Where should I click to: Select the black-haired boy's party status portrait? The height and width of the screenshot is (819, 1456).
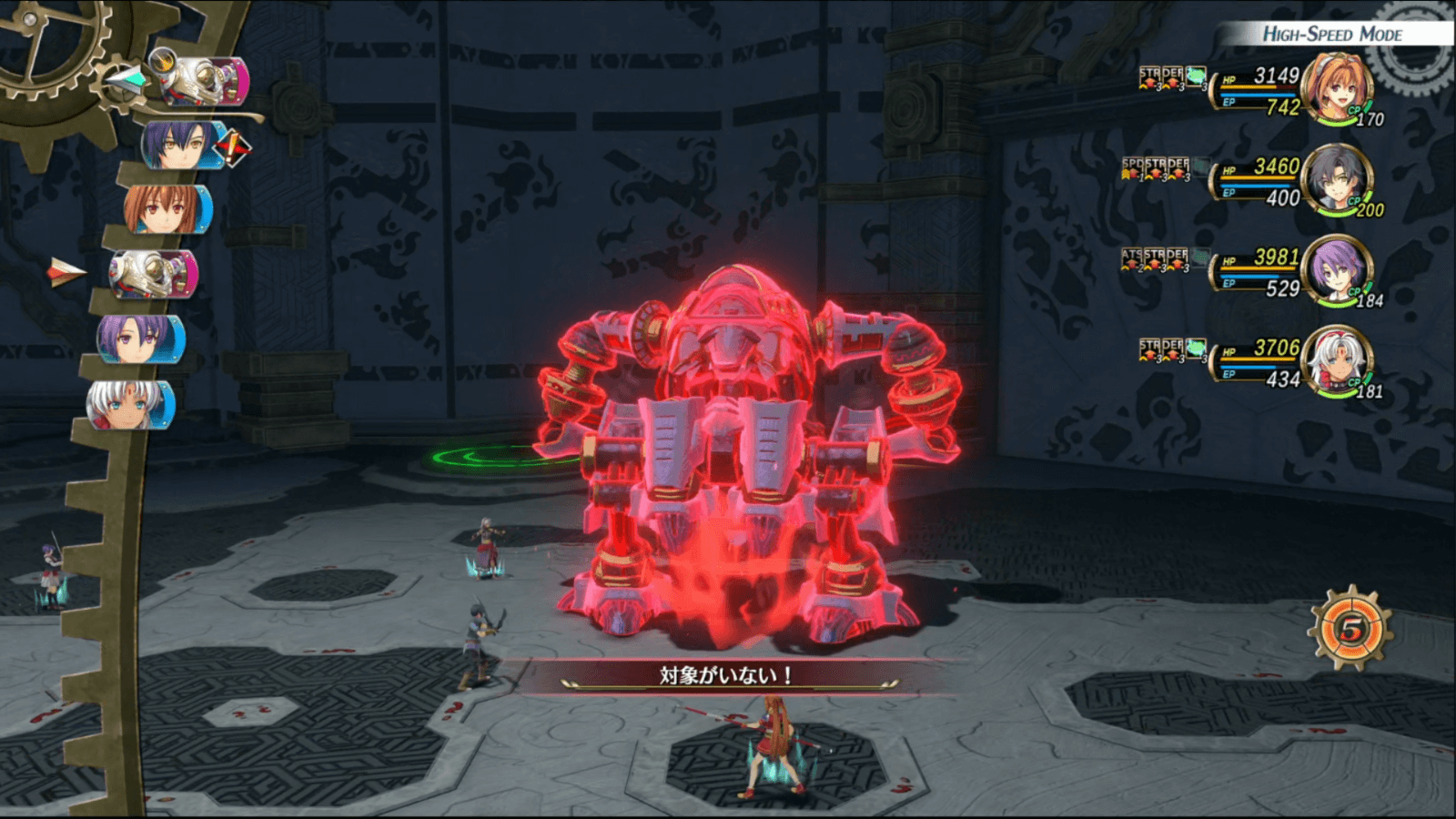1335,179
